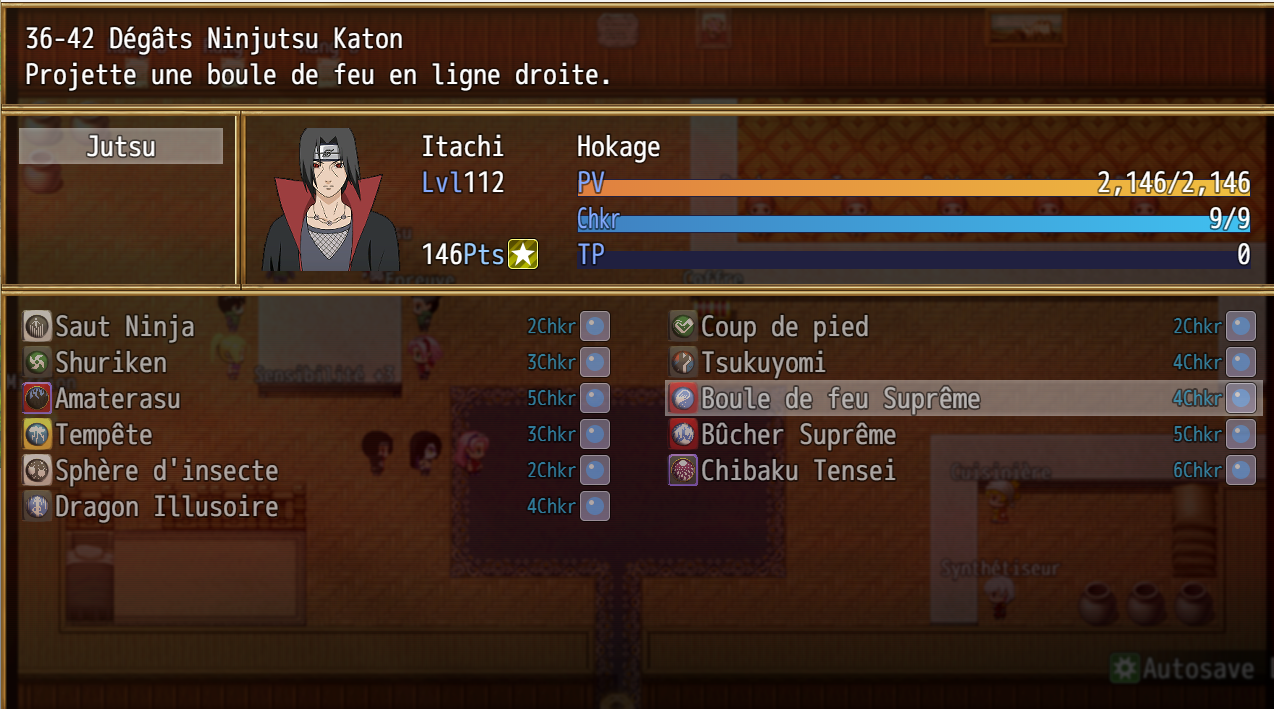Choose the Tempête skill
The height and width of the screenshot is (709, 1274).
[104, 435]
